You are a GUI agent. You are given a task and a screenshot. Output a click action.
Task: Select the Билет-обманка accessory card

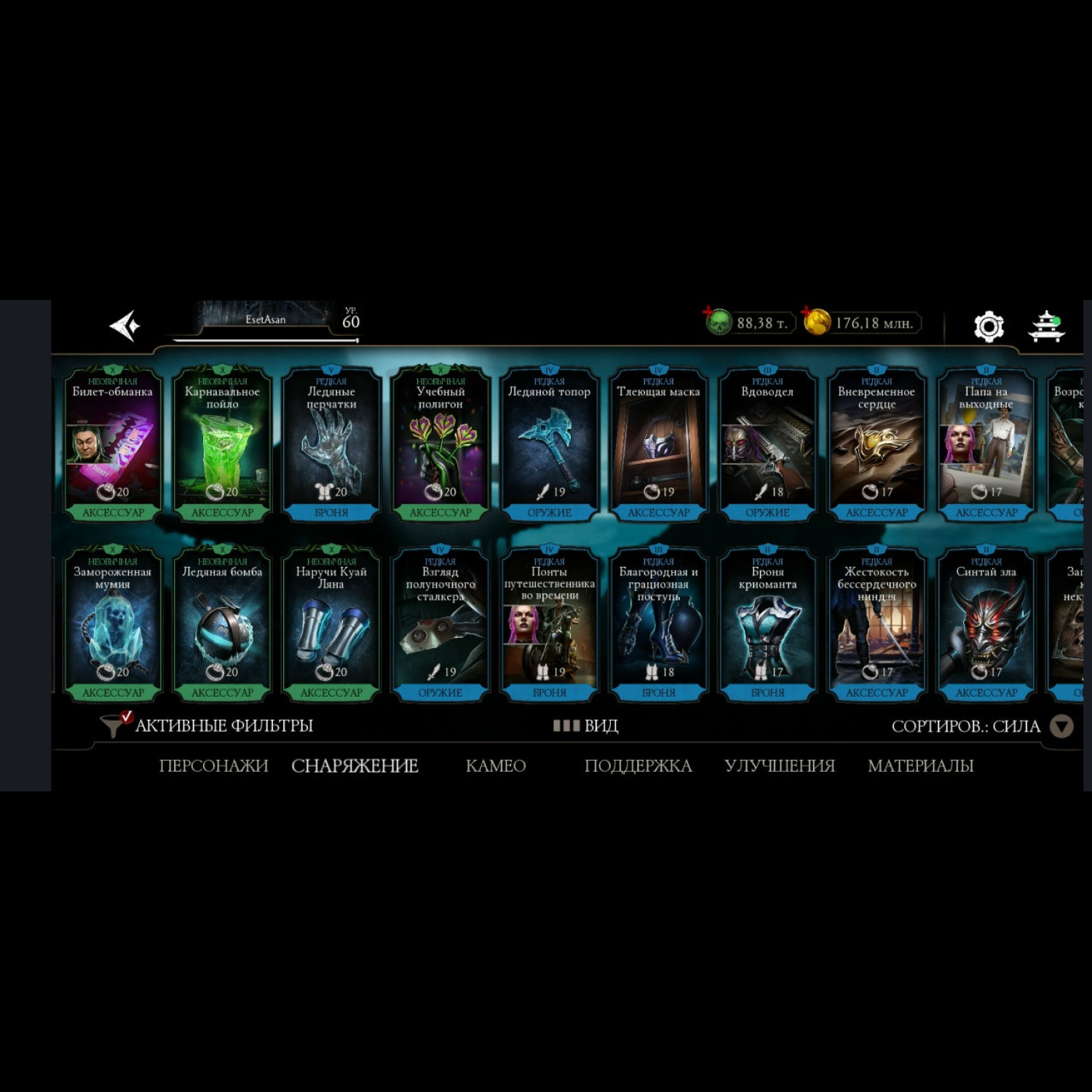[x=113, y=444]
